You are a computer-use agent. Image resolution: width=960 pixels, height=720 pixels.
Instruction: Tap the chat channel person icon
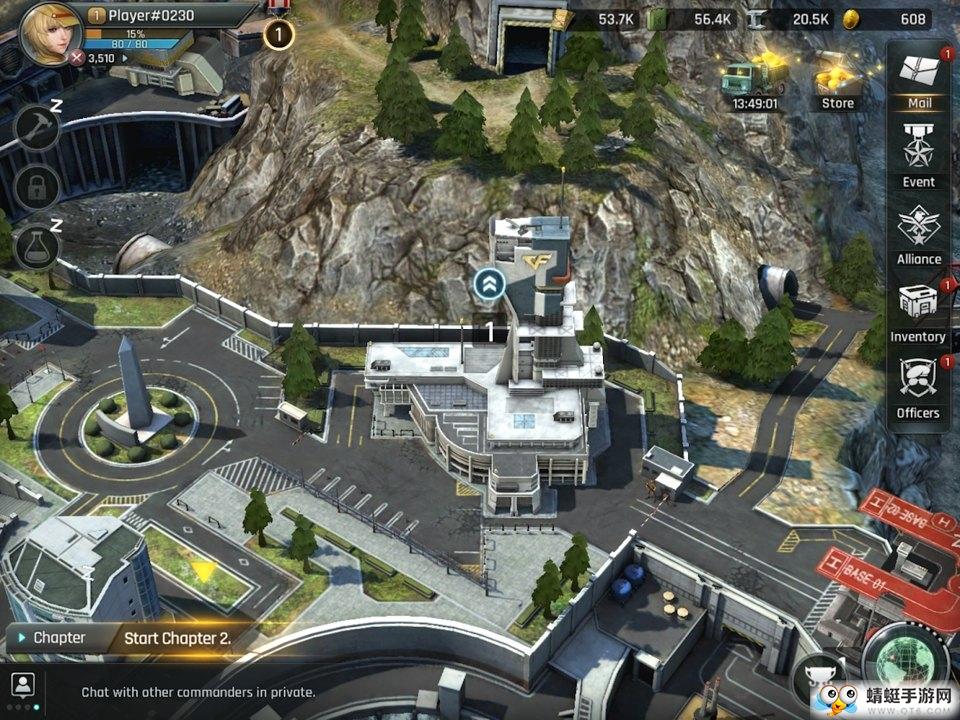point(22,685)
